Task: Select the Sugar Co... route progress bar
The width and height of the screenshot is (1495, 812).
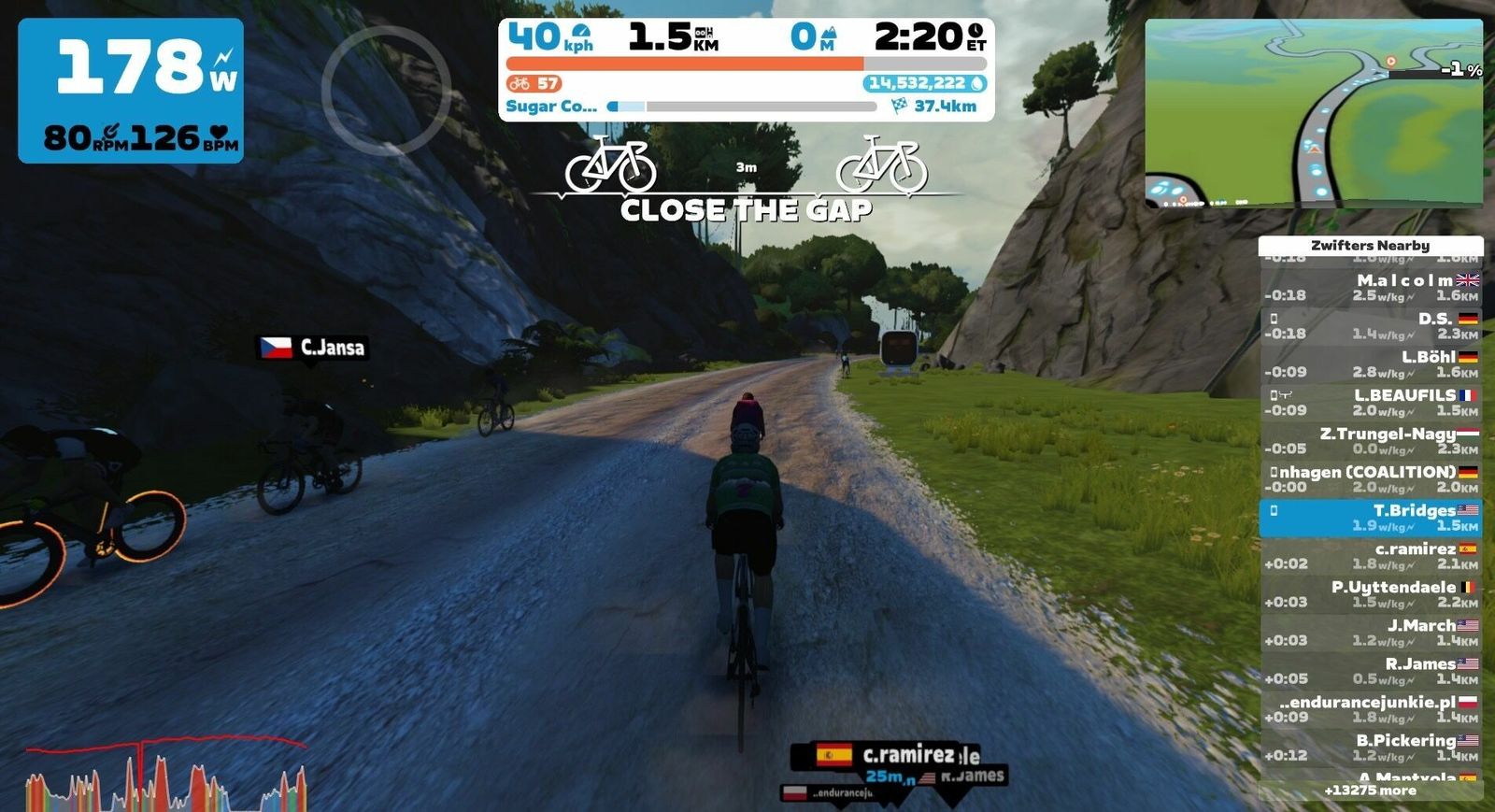Action: 741,107
